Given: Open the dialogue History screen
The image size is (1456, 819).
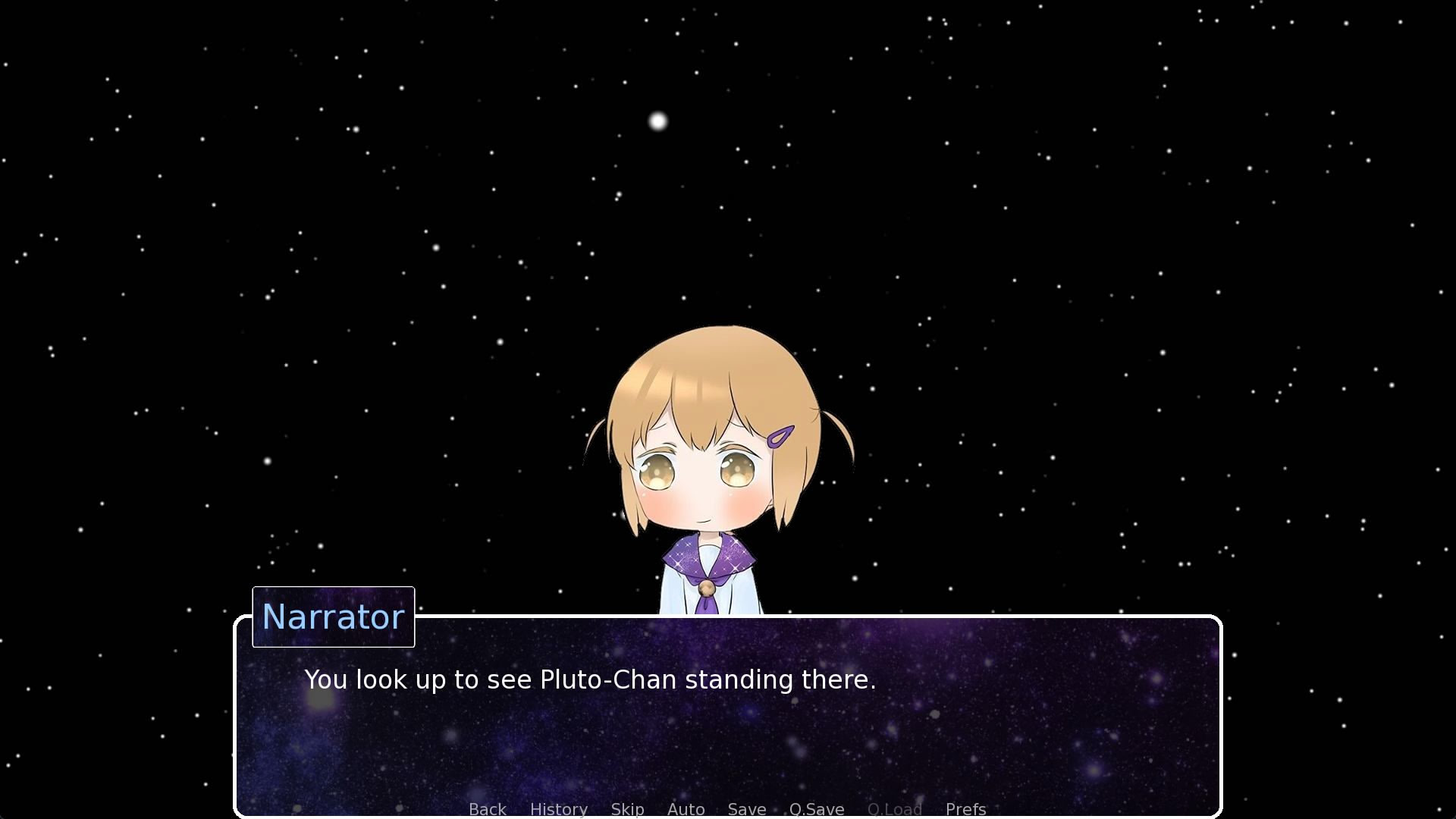Looking at the screenshot, I should [558, 809].
